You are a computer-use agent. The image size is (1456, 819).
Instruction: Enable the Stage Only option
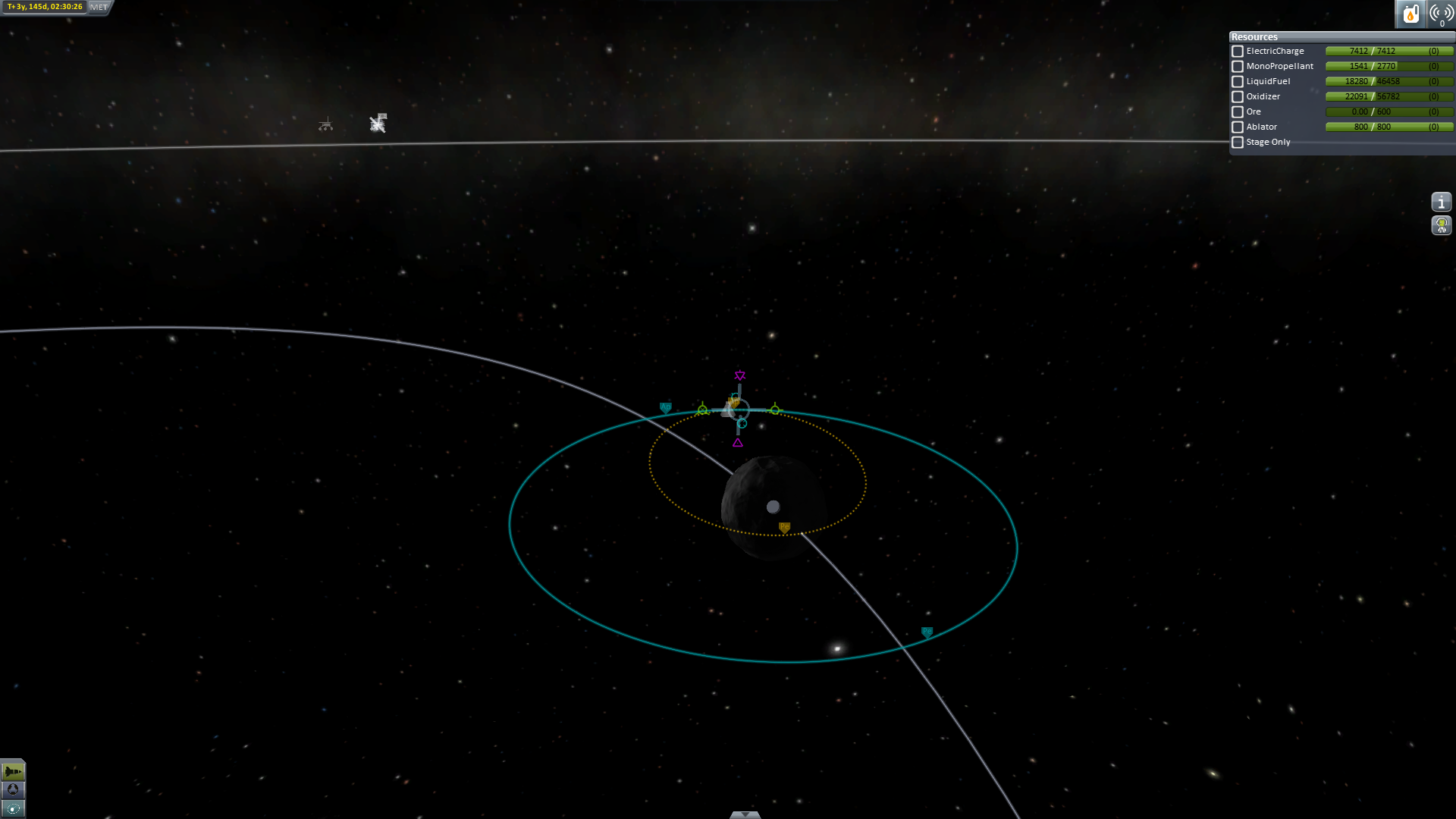point(1238,143)
